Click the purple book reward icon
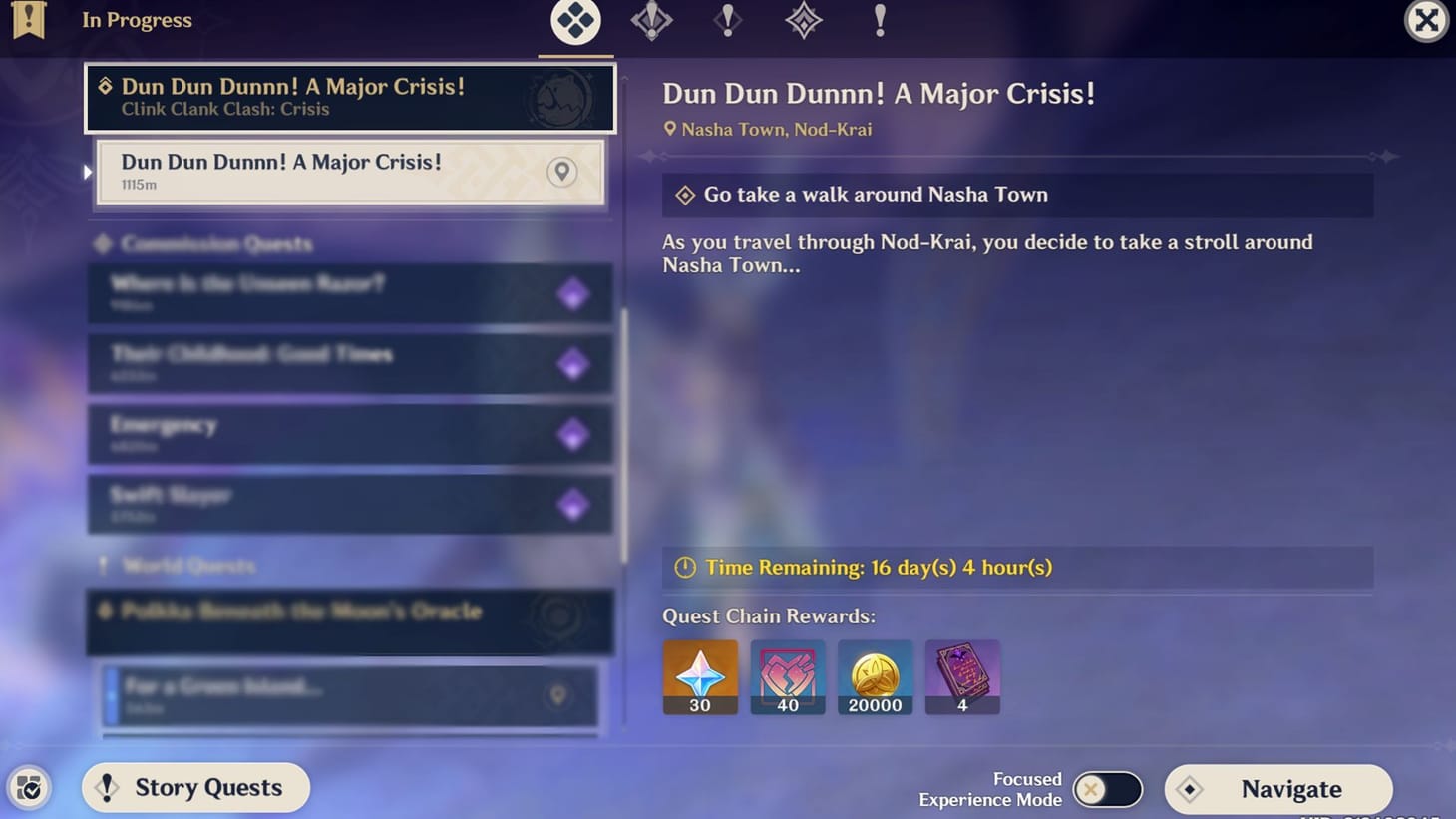Image resolution: width=1456 pixels, height=819 pixels. [x=962, y=676]
